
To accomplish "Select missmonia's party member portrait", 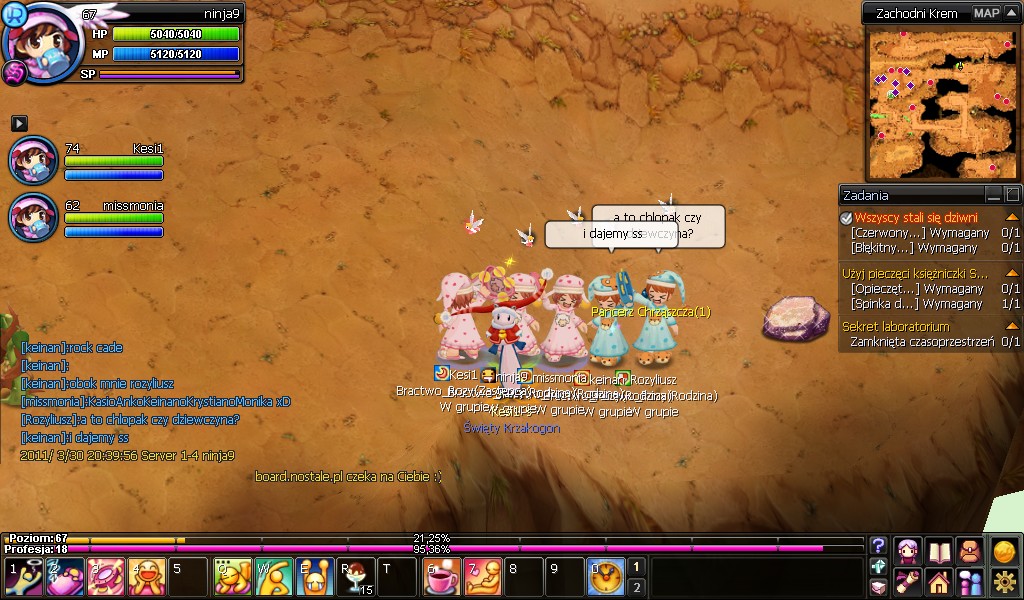I will [x=33, y=217].
